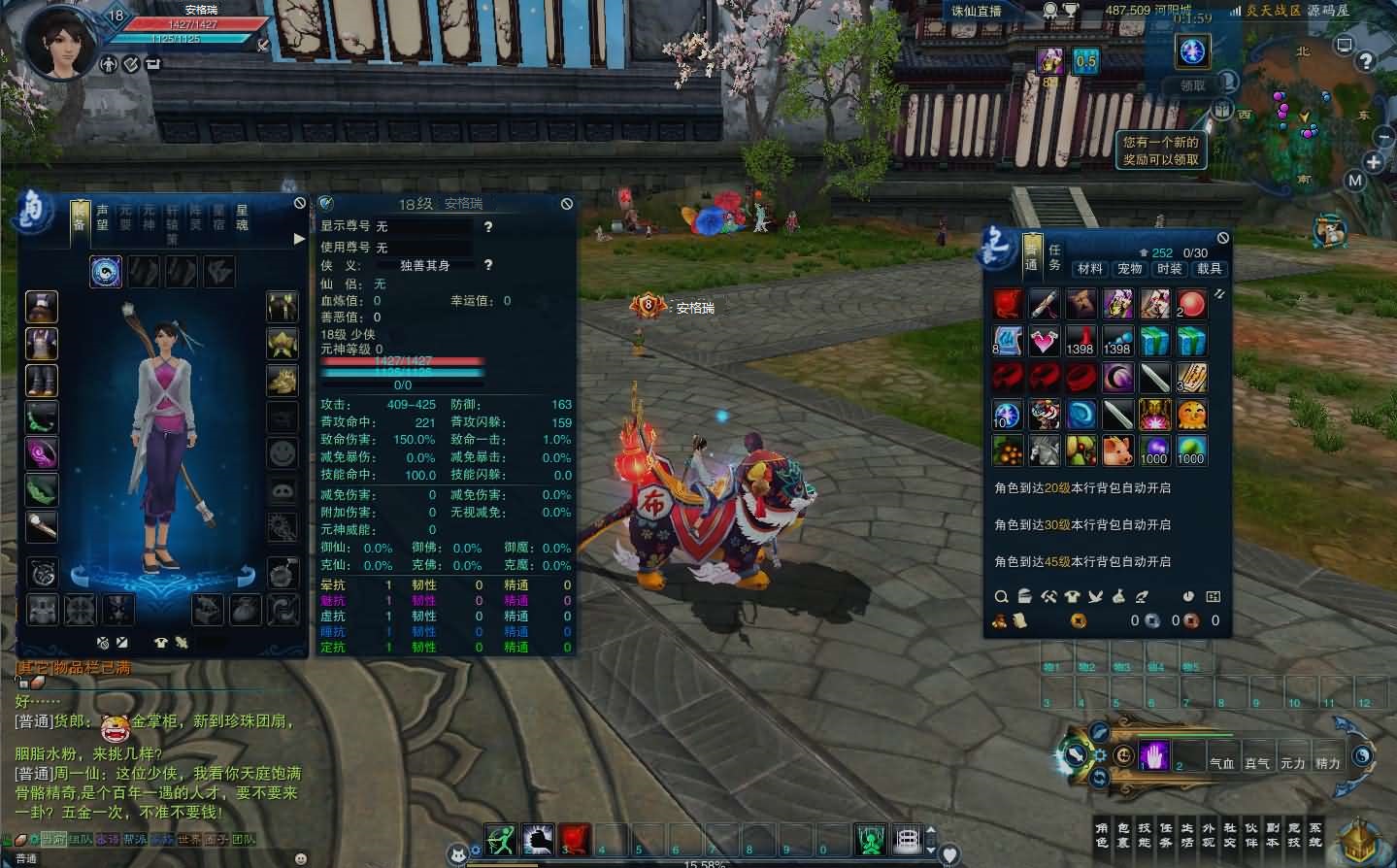
Task: Toggle the 组队 chat filter button
Action: [81, 843]
